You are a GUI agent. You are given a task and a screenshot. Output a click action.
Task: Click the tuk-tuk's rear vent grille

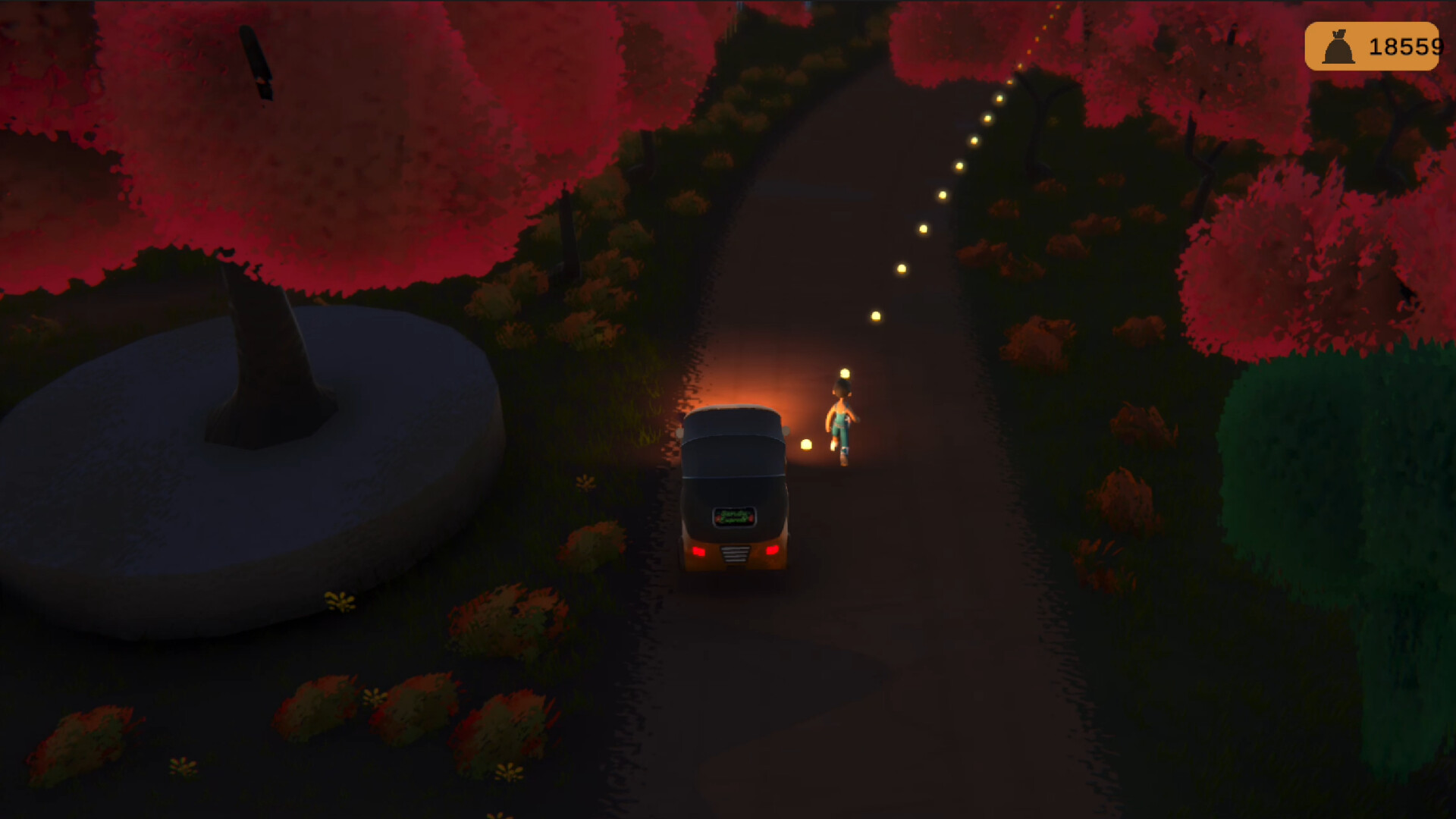pyautogui.click(x=736, y=554)
